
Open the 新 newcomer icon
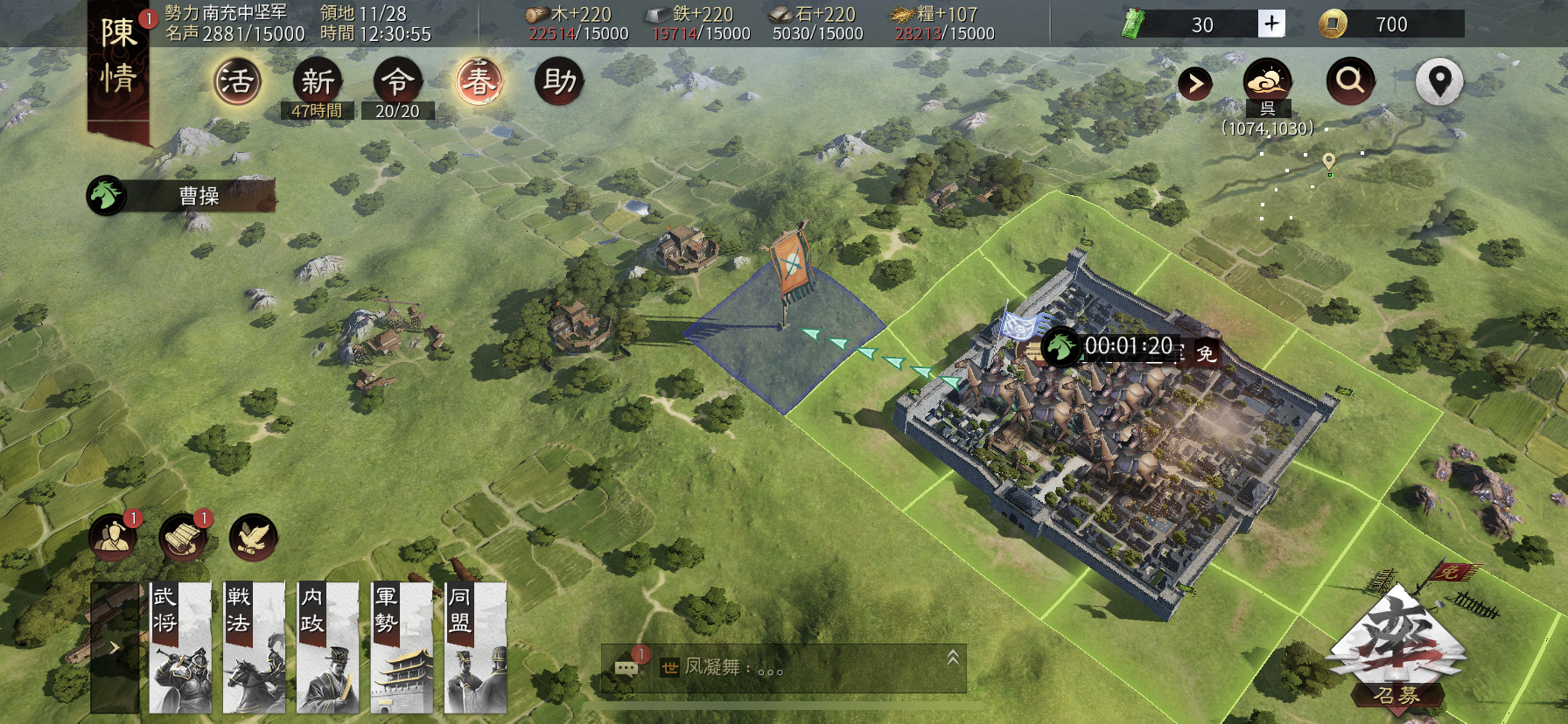click(317, 82)
